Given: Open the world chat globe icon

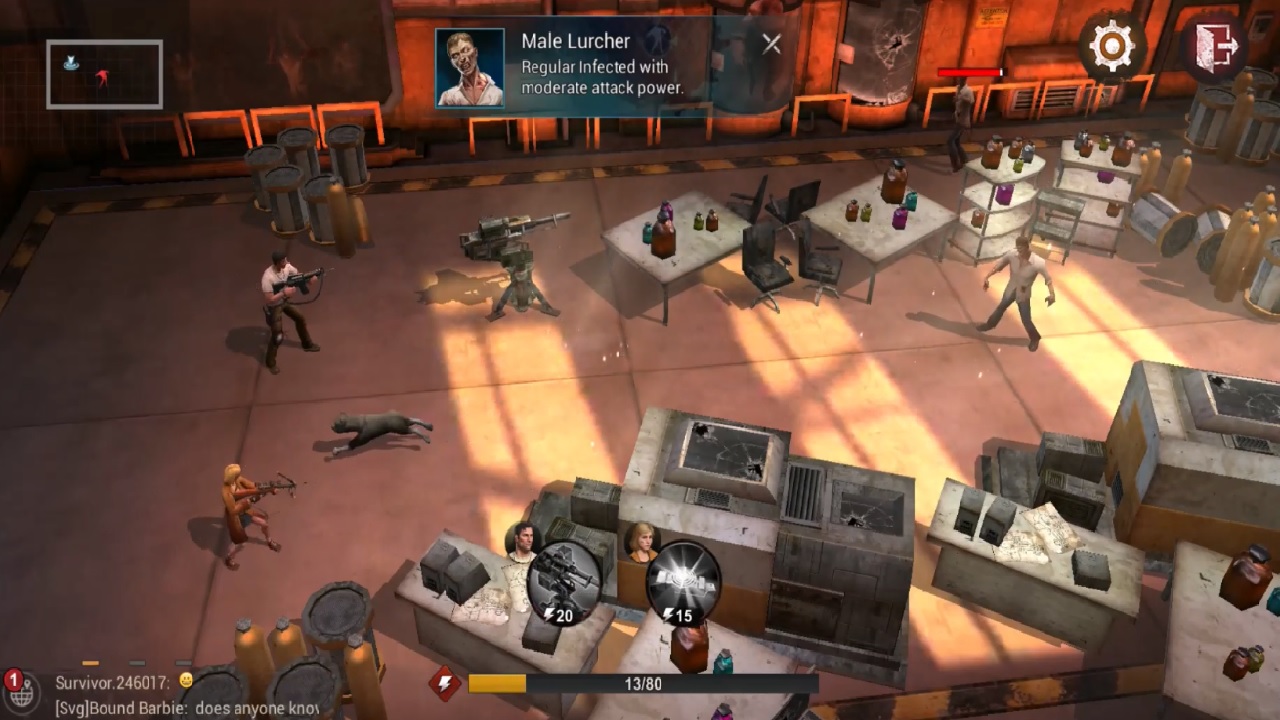Looking at the screenshot, I should [20, 689].
